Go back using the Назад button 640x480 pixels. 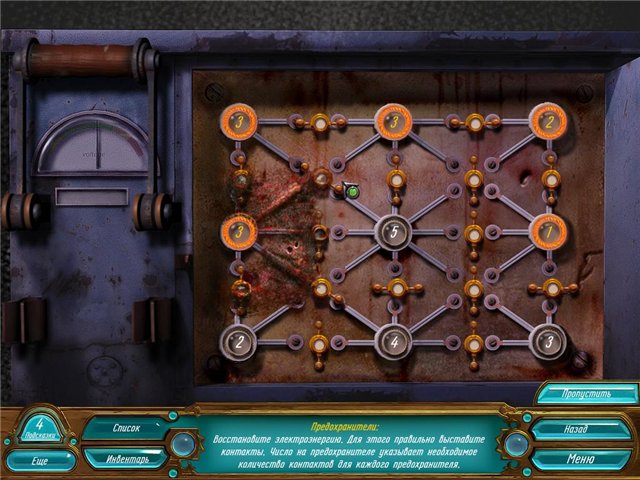[573, 429]
